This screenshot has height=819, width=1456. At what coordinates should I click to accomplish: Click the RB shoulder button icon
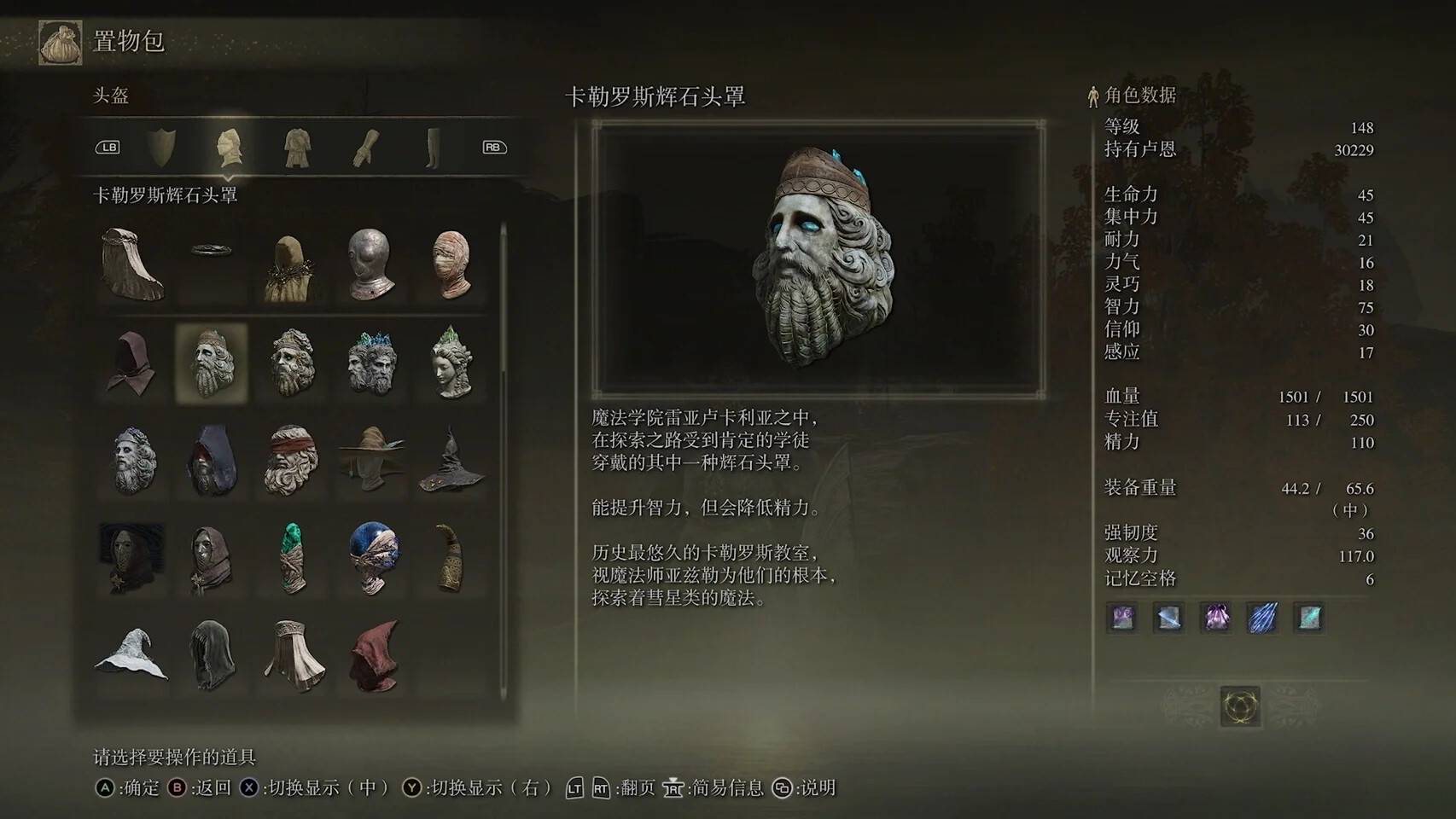493,146
